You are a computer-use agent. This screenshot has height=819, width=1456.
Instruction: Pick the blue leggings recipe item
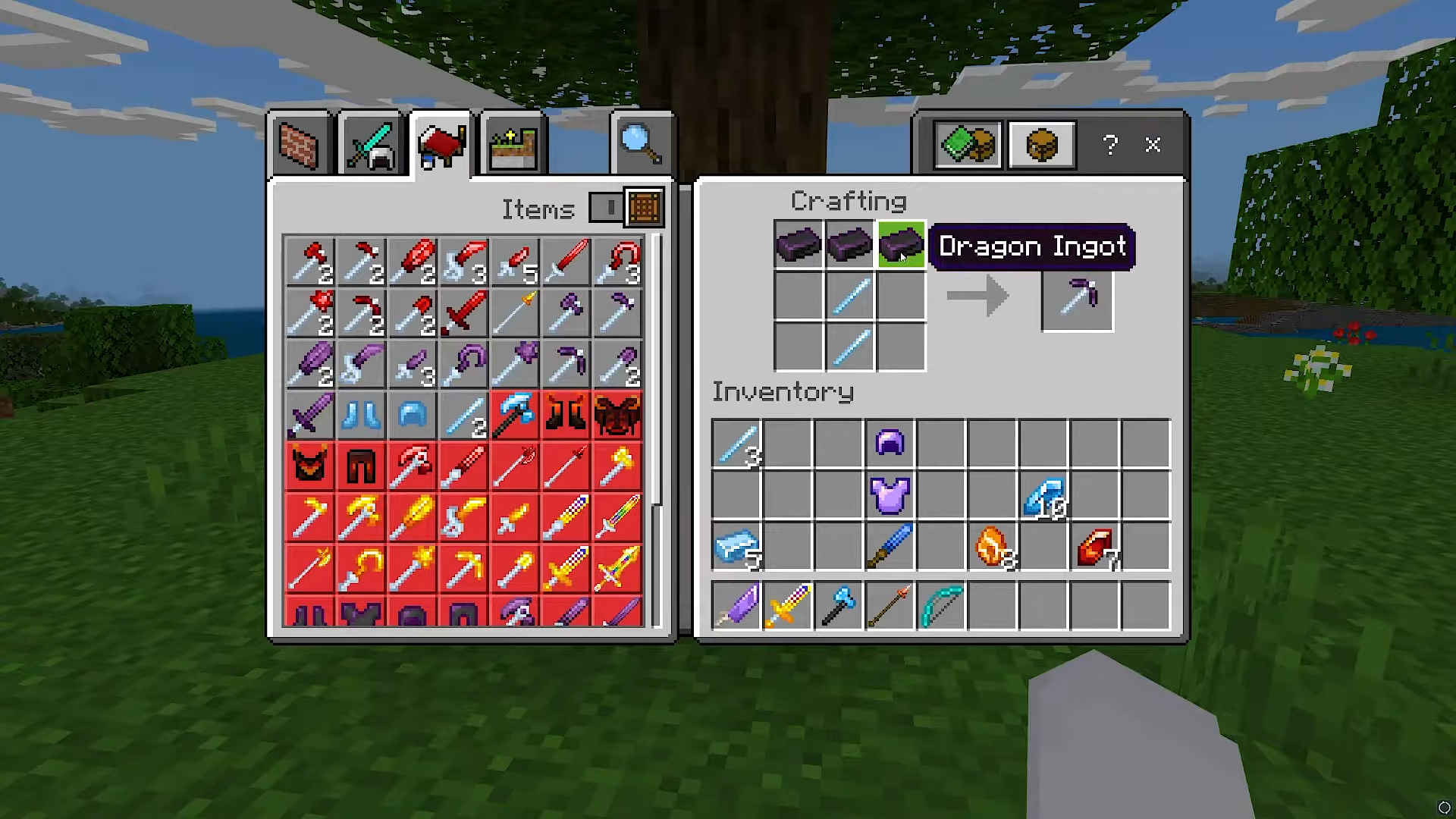[x=361, y=416]
